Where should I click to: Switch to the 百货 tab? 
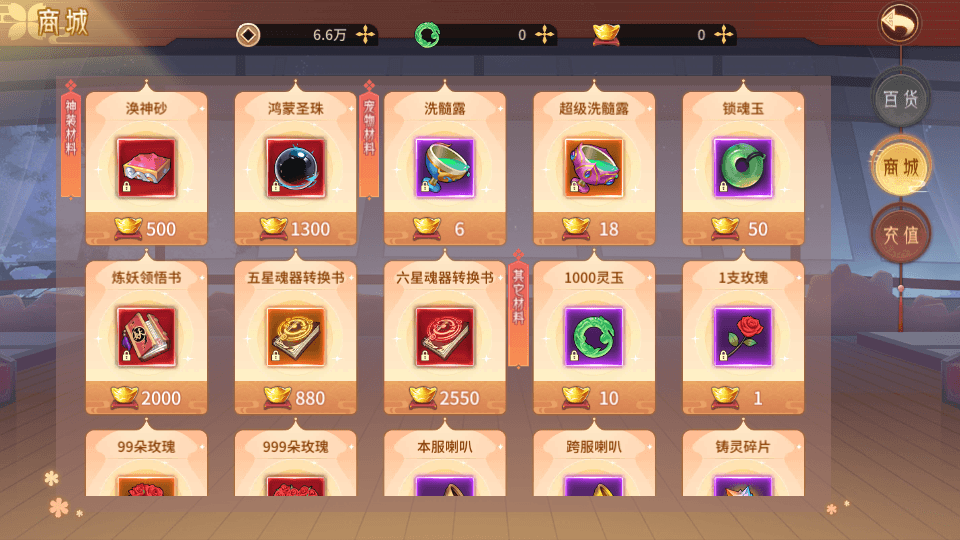(900, 98)
